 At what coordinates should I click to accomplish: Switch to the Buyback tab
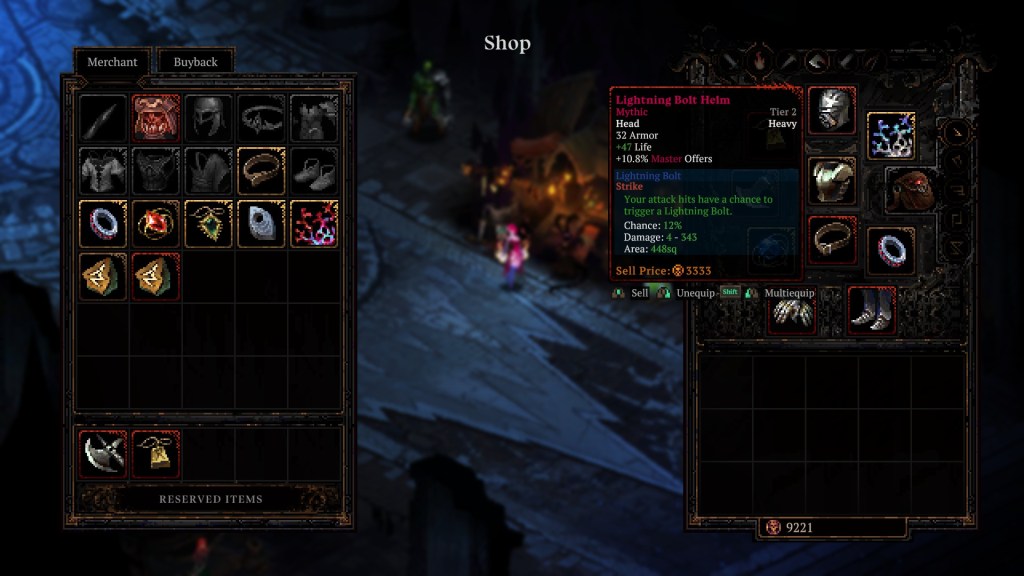pos(195,62)
